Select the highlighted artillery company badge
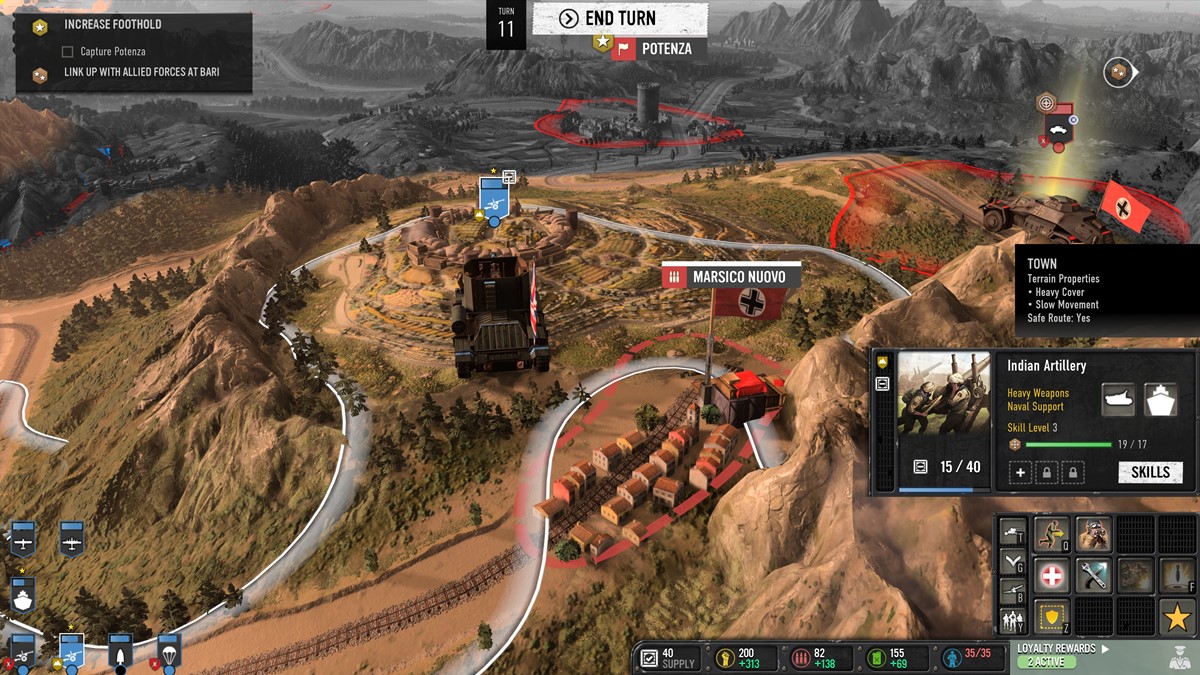Screen dimensions: 1200x675 tap(71, 650)
